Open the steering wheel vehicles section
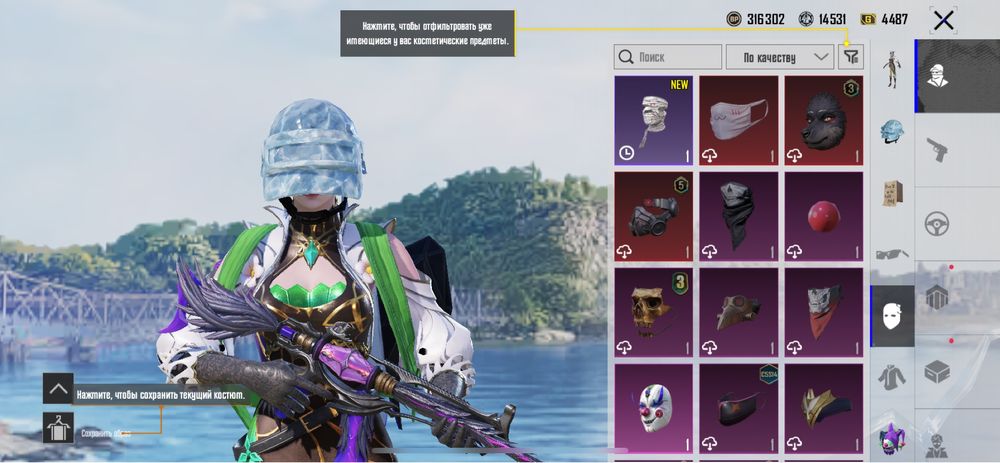Screen dimensions: 1000x463 click(937, 223)
